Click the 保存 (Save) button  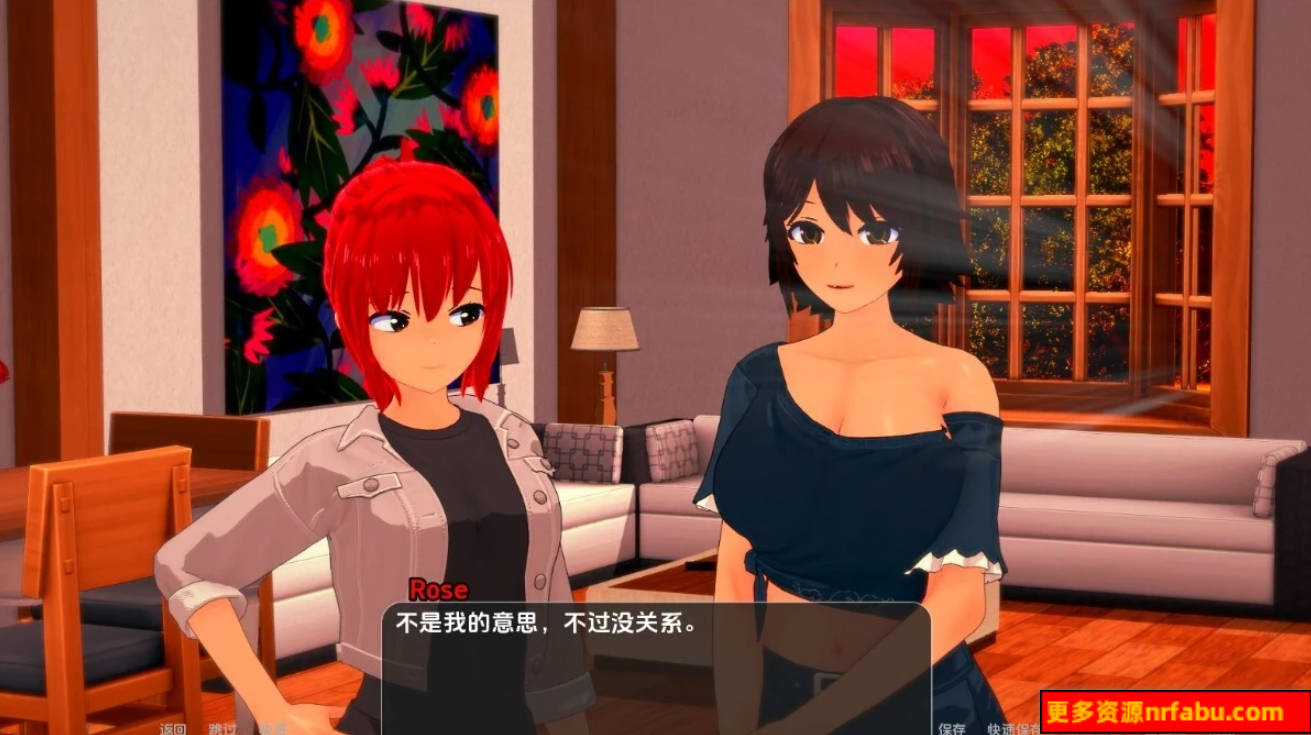click(952, 727)
